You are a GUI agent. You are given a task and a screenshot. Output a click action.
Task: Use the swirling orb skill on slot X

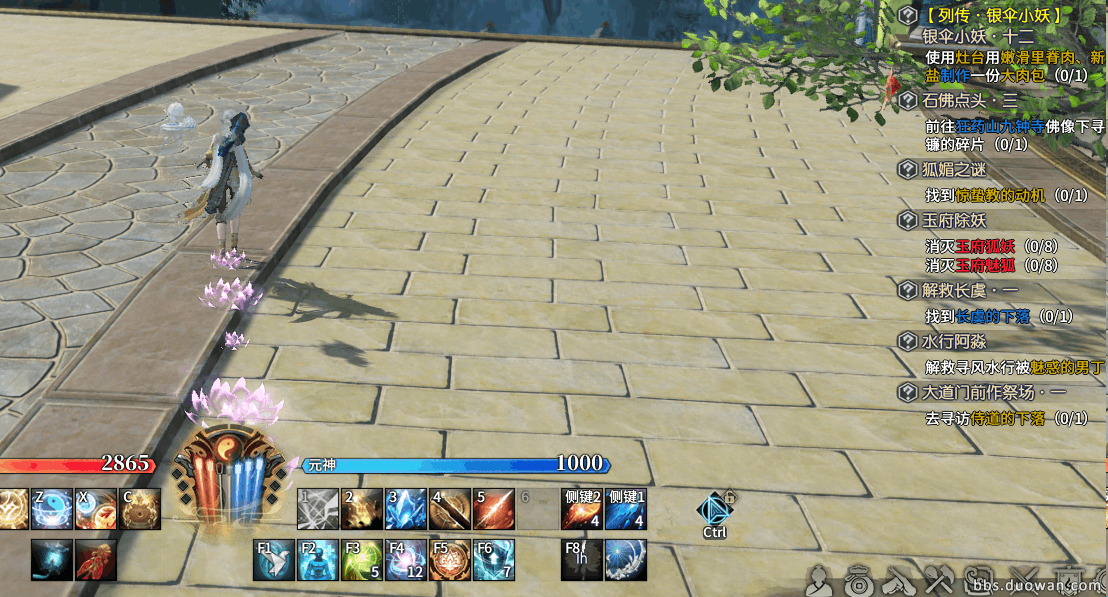click(95, 509)
